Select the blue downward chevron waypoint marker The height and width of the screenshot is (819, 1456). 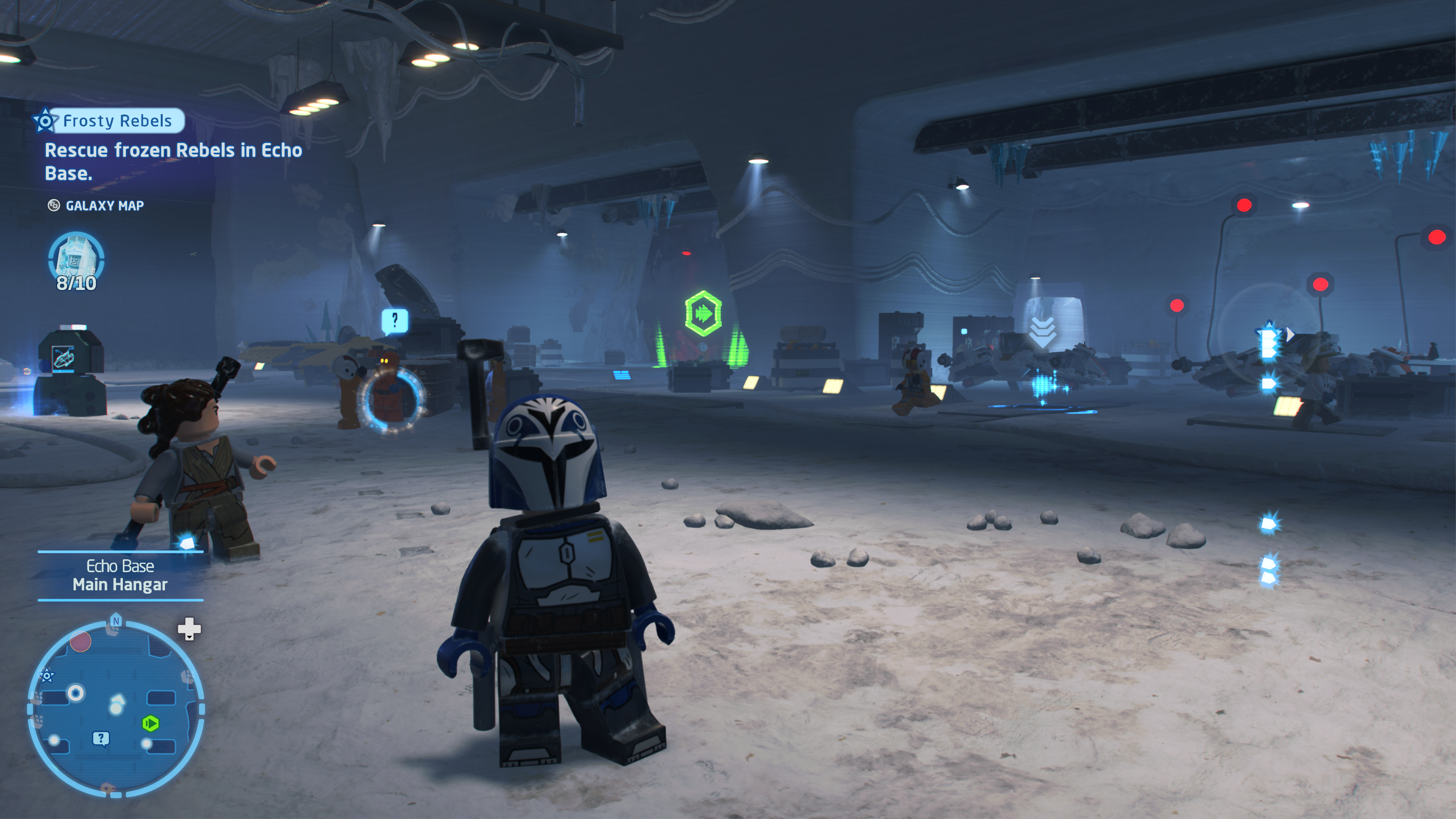point(1042,333)
